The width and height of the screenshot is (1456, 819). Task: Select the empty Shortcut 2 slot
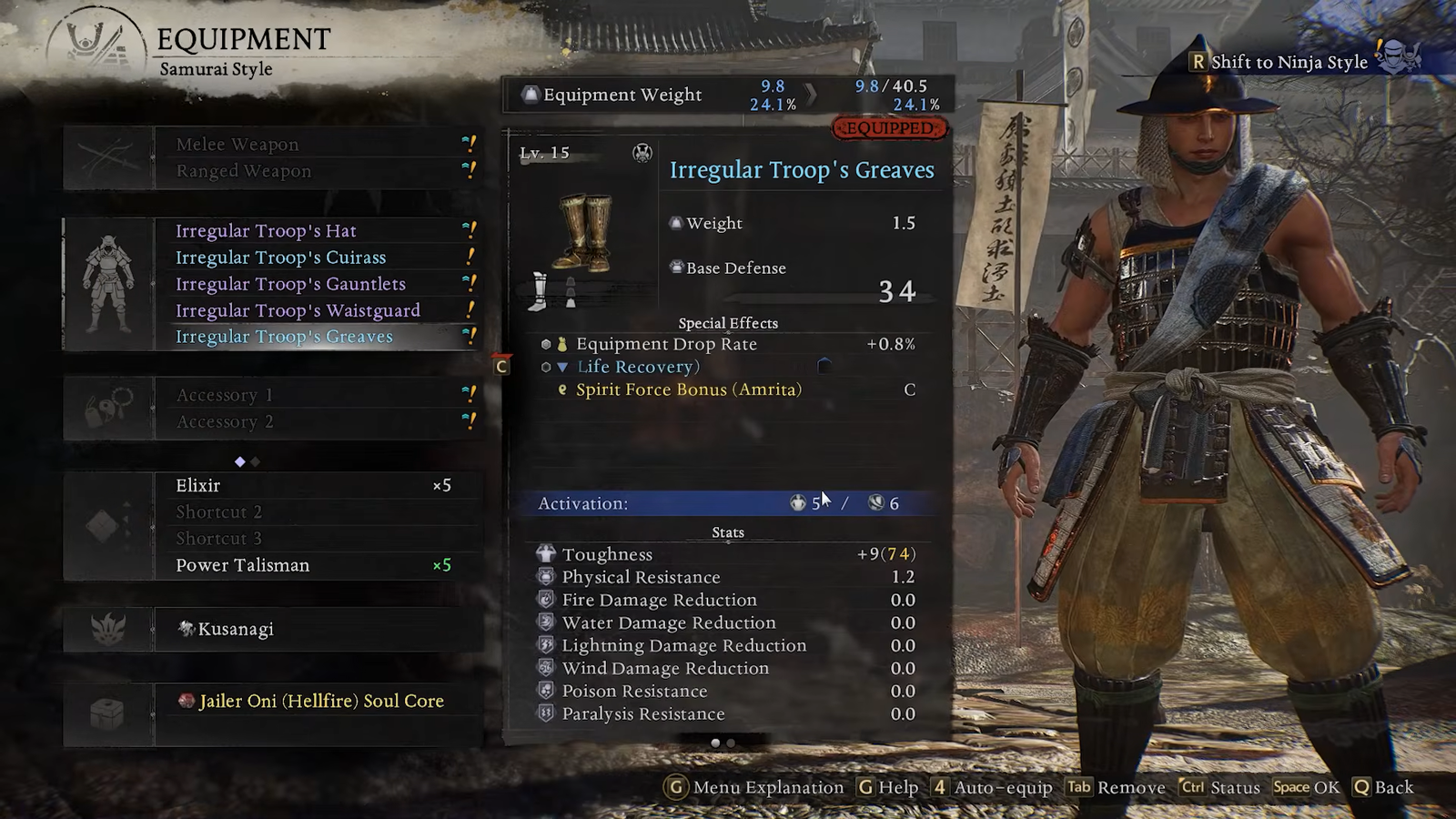point(218,512)
